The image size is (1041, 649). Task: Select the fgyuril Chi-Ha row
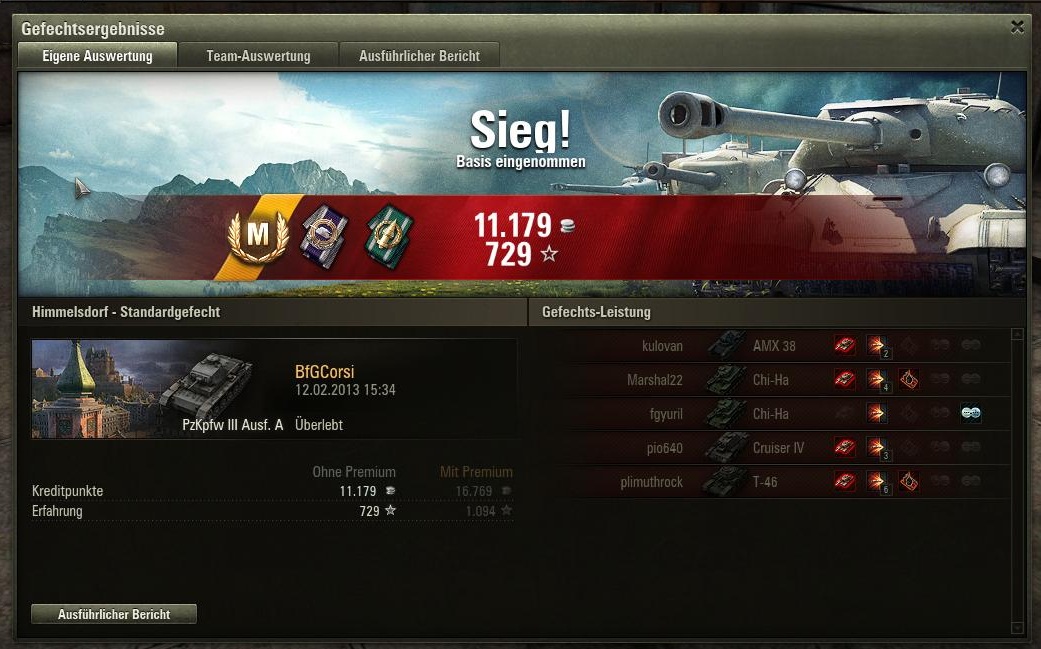pos(770,414)
